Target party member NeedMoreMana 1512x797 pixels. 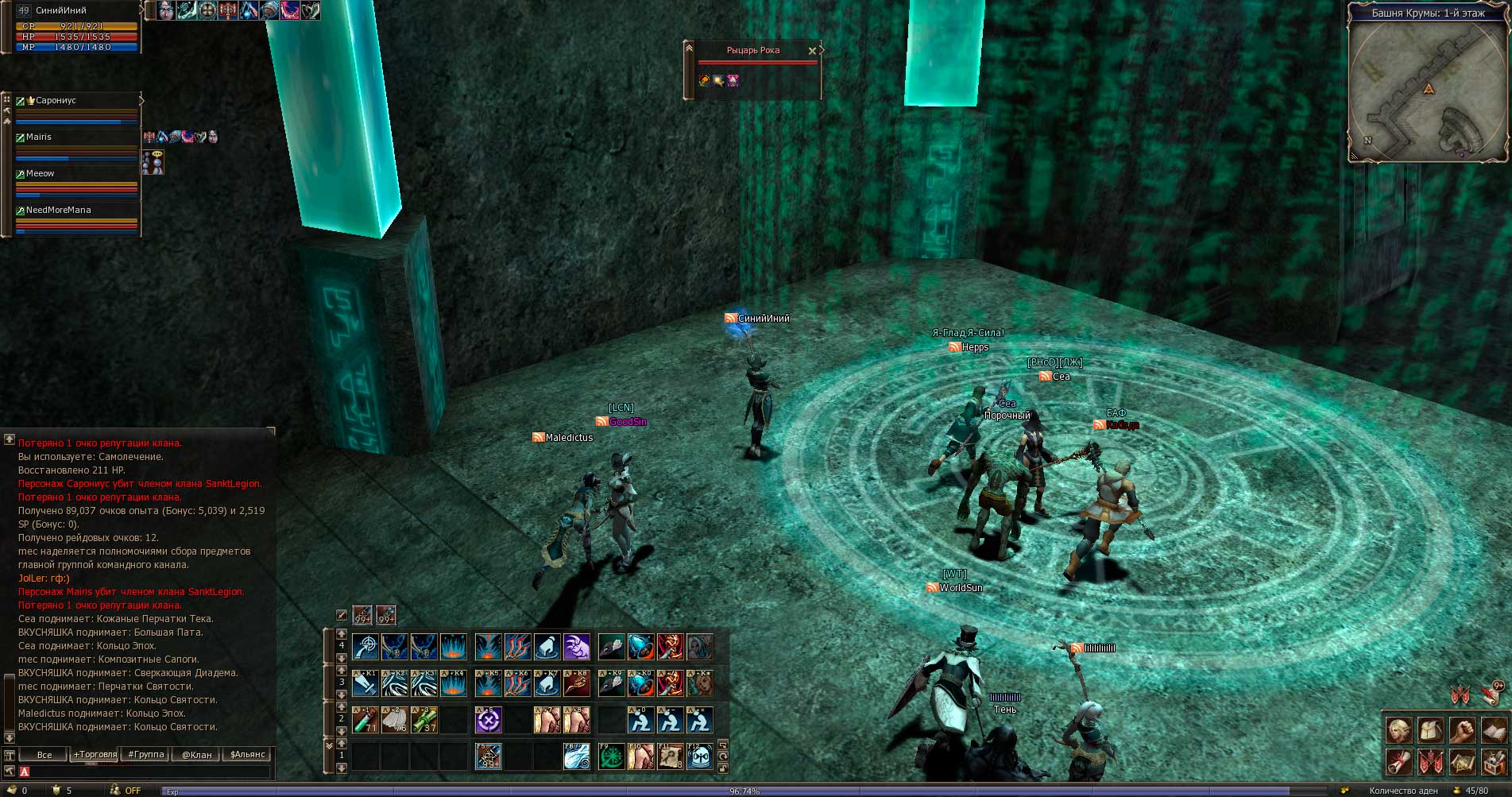(x=58, y=211)
